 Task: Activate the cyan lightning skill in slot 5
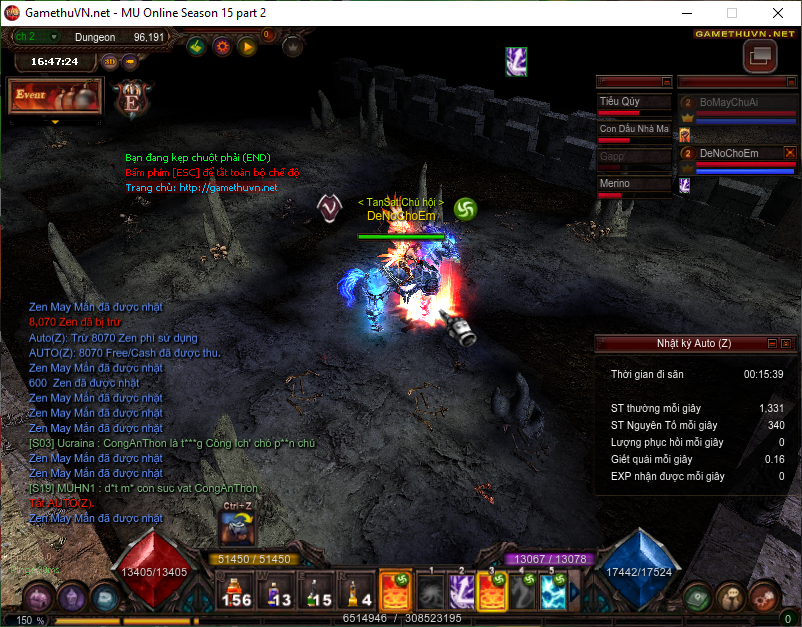[x=555, y=589]
